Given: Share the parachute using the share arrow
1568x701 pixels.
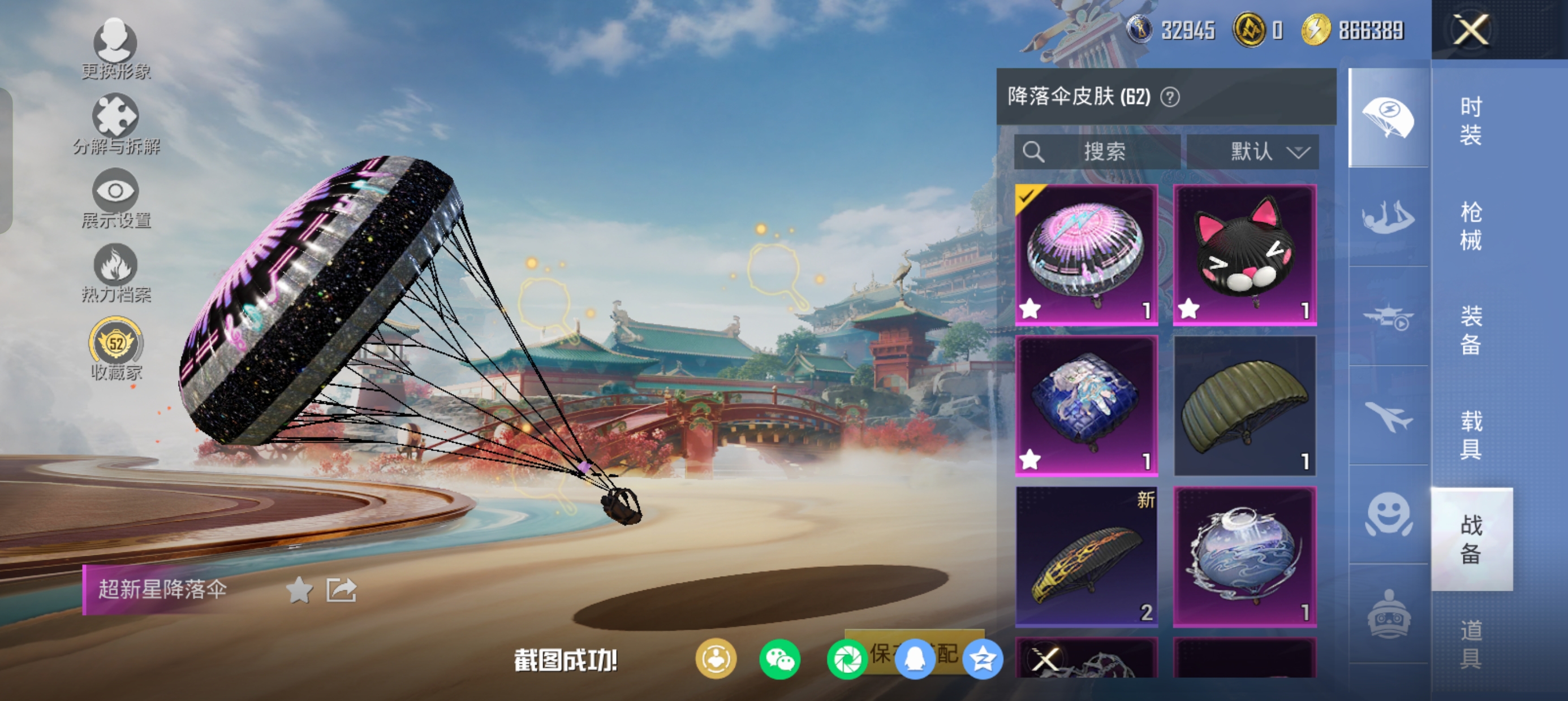Looking at the screenshot, I should click(341, 590).
